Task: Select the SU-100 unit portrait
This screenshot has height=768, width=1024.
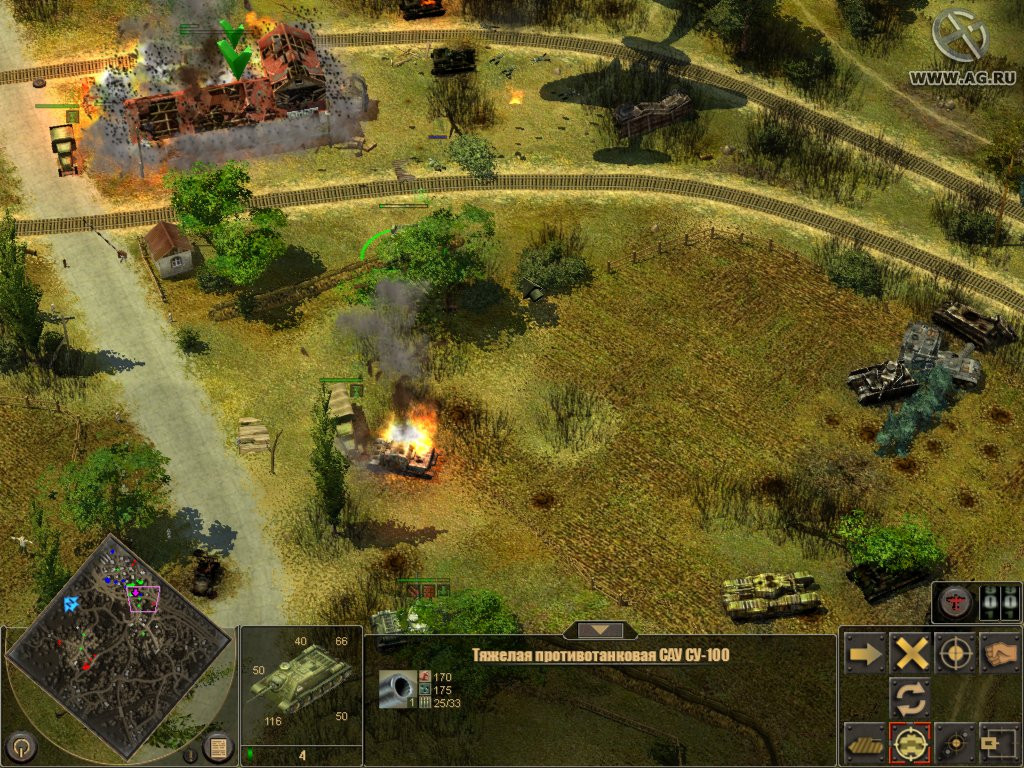Action: (x=301, y=681)
